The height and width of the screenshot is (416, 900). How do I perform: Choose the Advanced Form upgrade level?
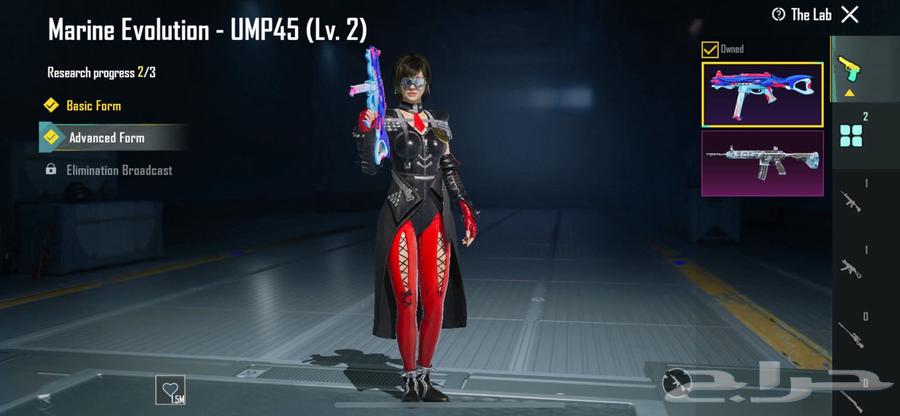point(106,138)
